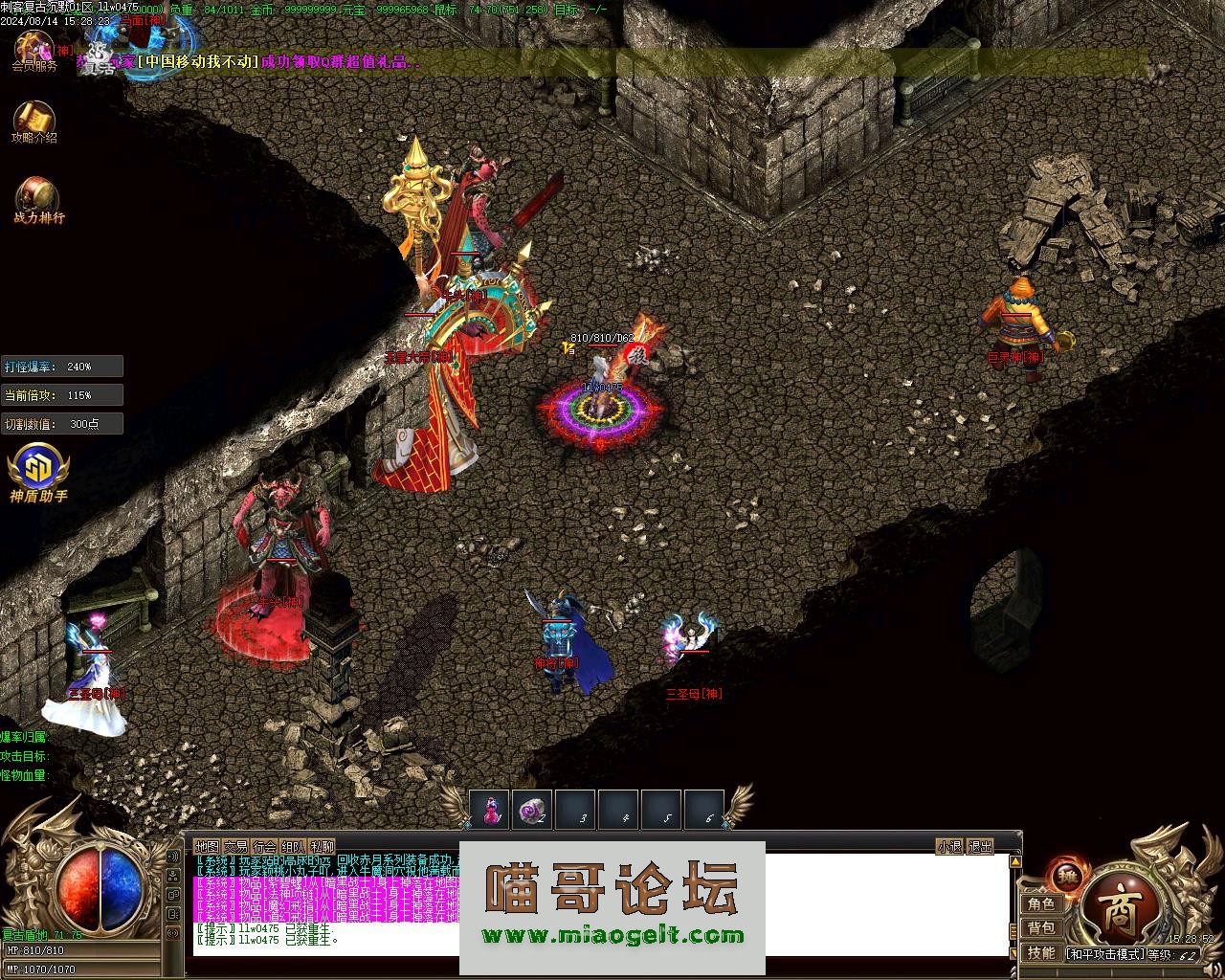Use the red potion in hotbar slot 1

click(x=490, y=810)
